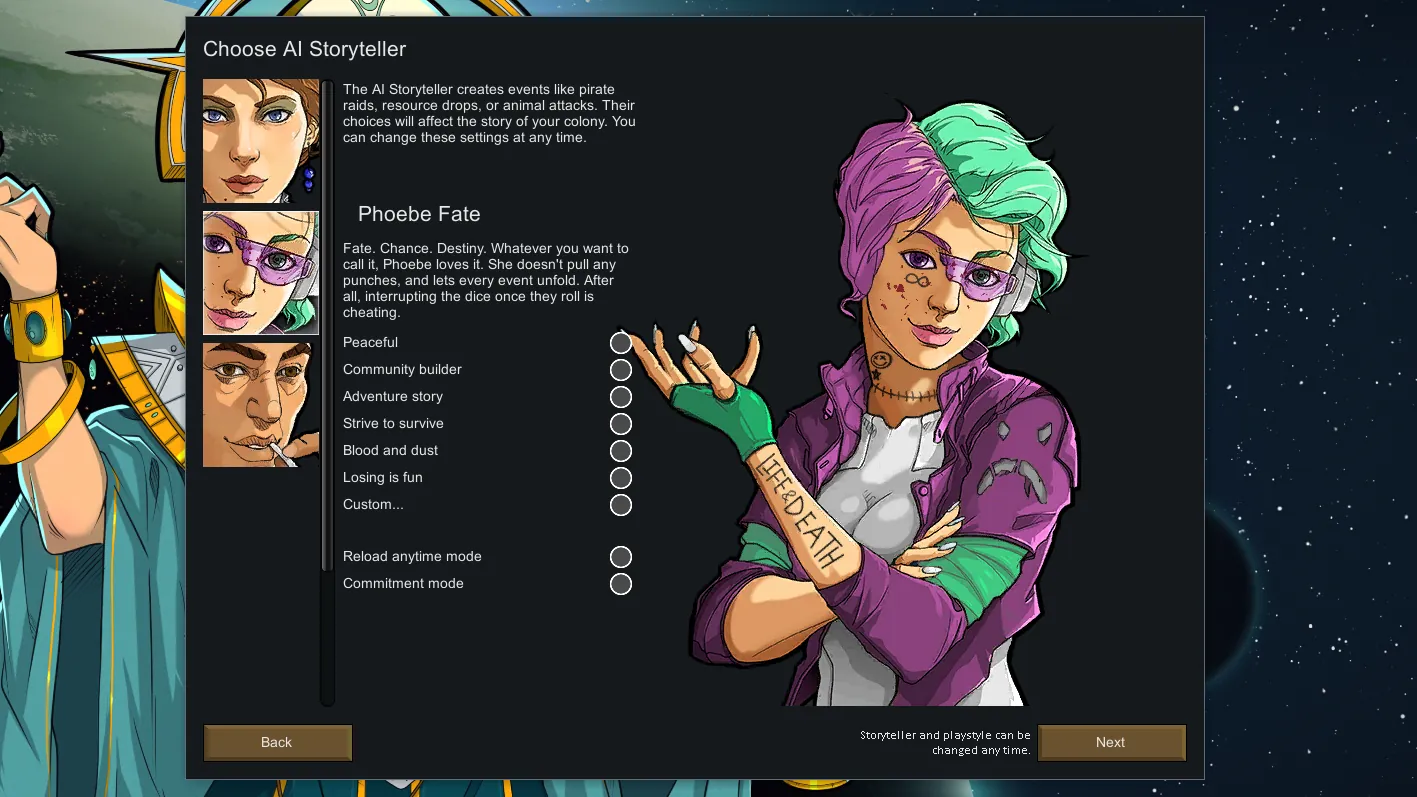Choose Blood and dust difficulty
The image size is (1417, 797).
coord(621,451)
